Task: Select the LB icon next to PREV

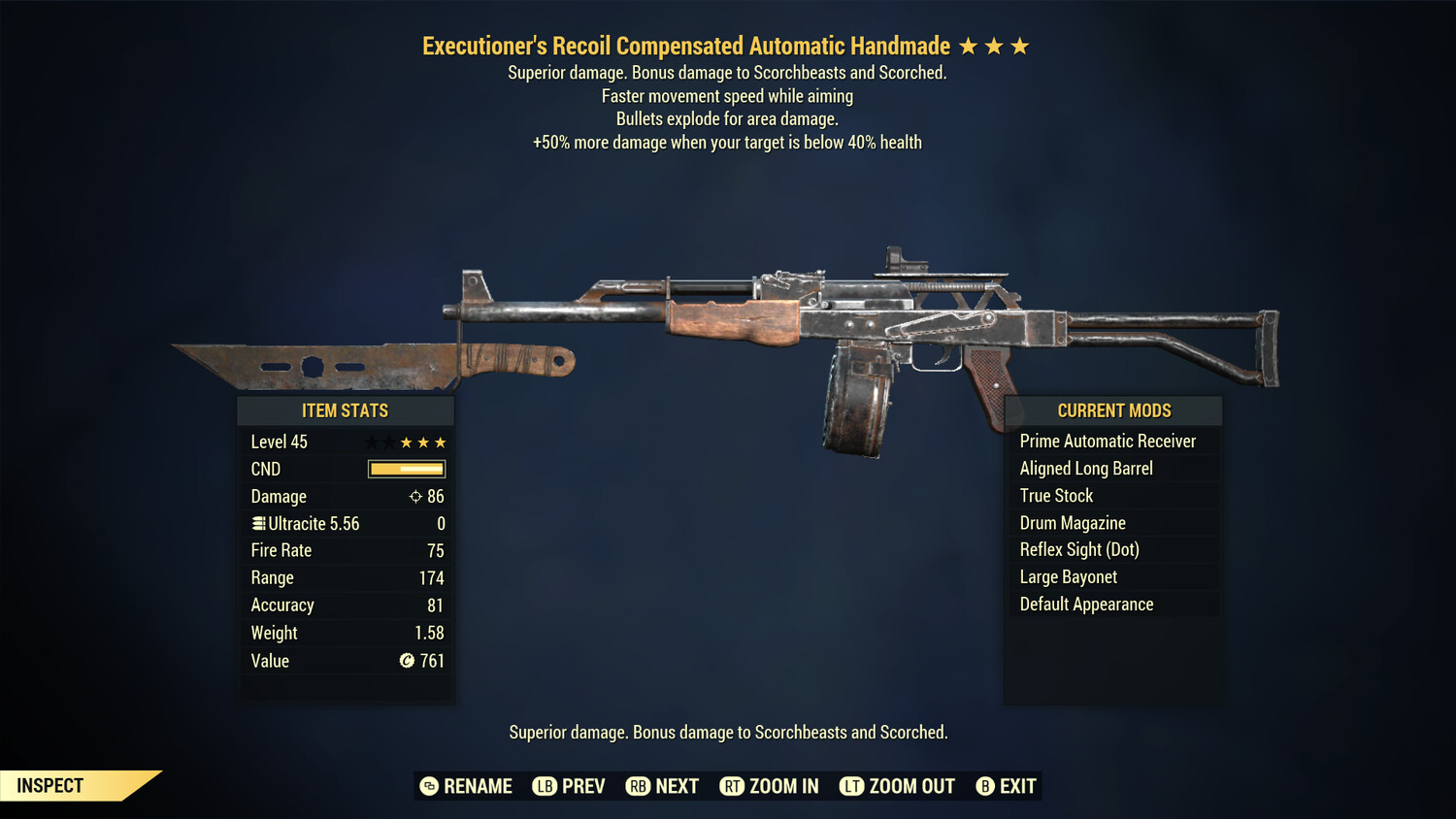Action: pyautogui.click(x=545, y=786)
